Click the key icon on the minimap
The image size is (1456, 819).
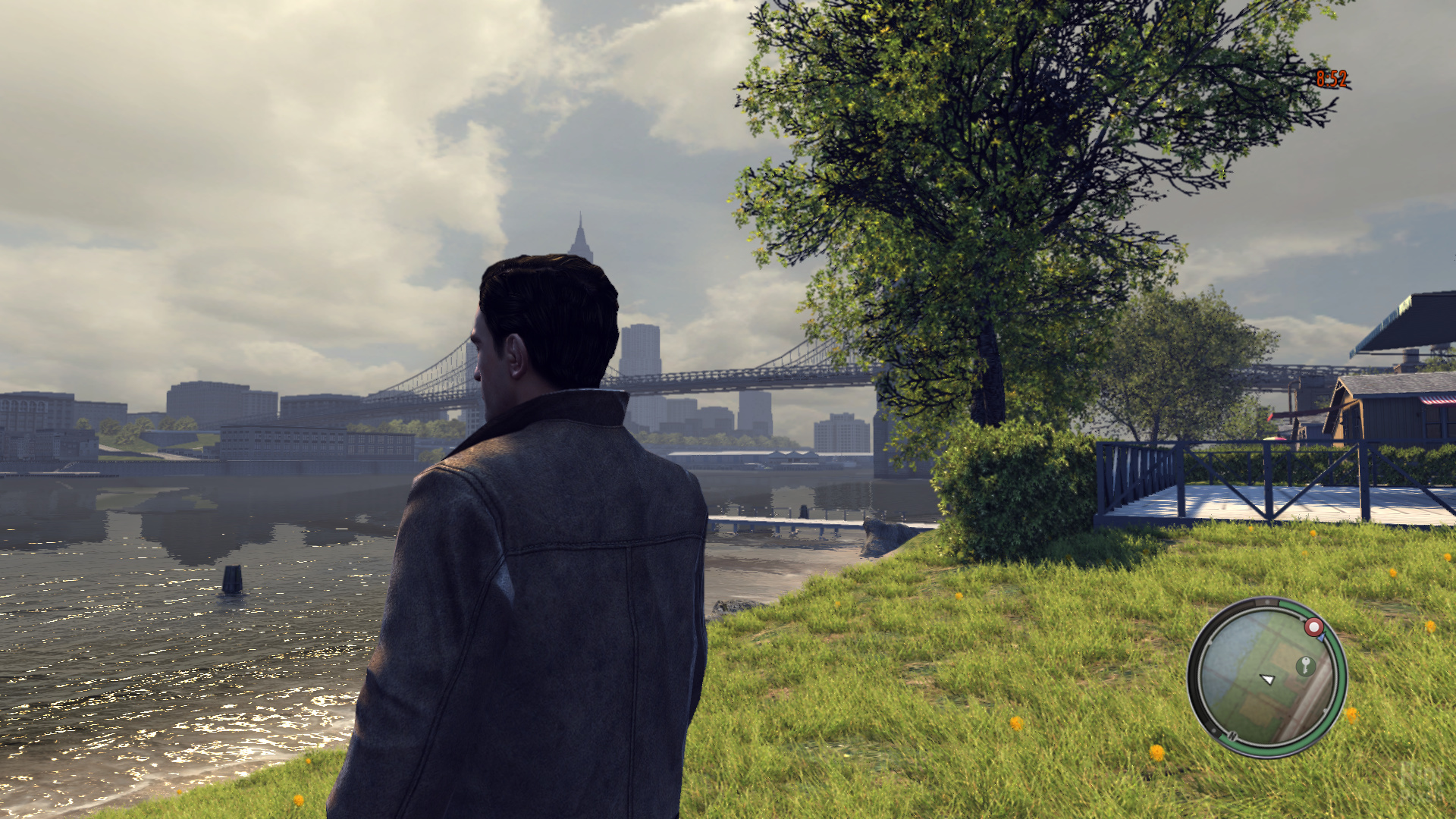(x=1305, y=665)
